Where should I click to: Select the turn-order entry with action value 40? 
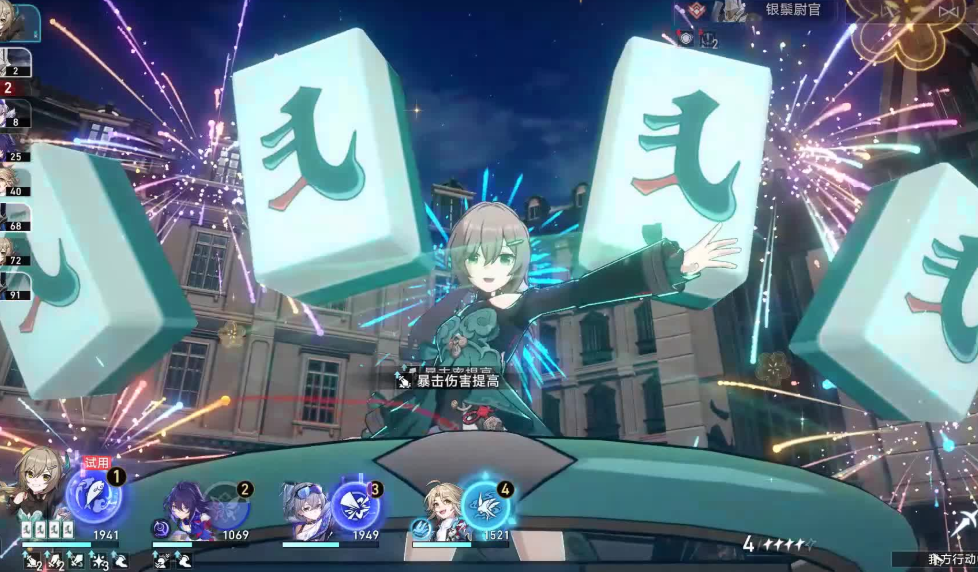click(x=14, y=181)
